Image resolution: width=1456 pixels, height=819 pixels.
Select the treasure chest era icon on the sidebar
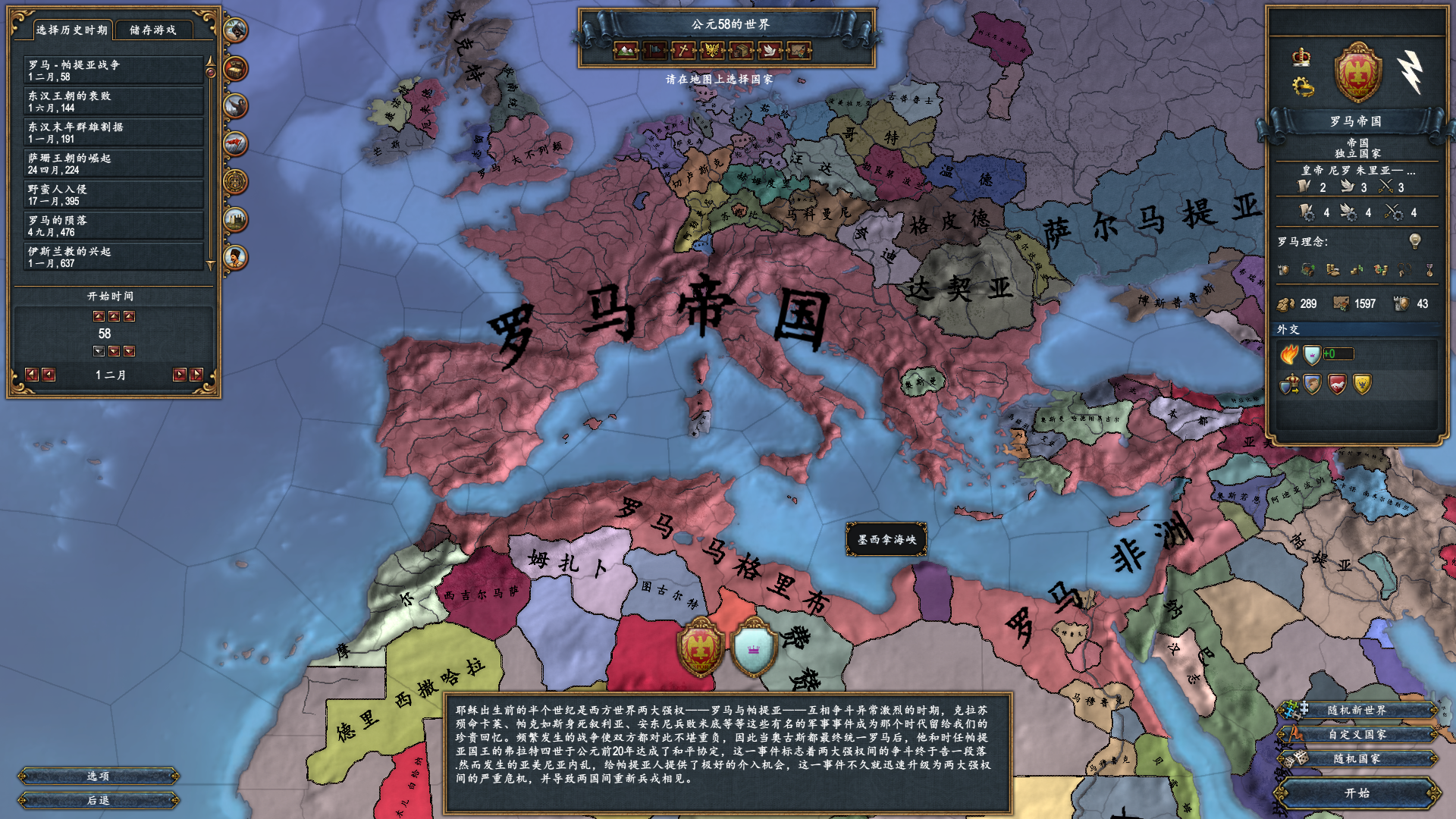[x=237, y=68]
